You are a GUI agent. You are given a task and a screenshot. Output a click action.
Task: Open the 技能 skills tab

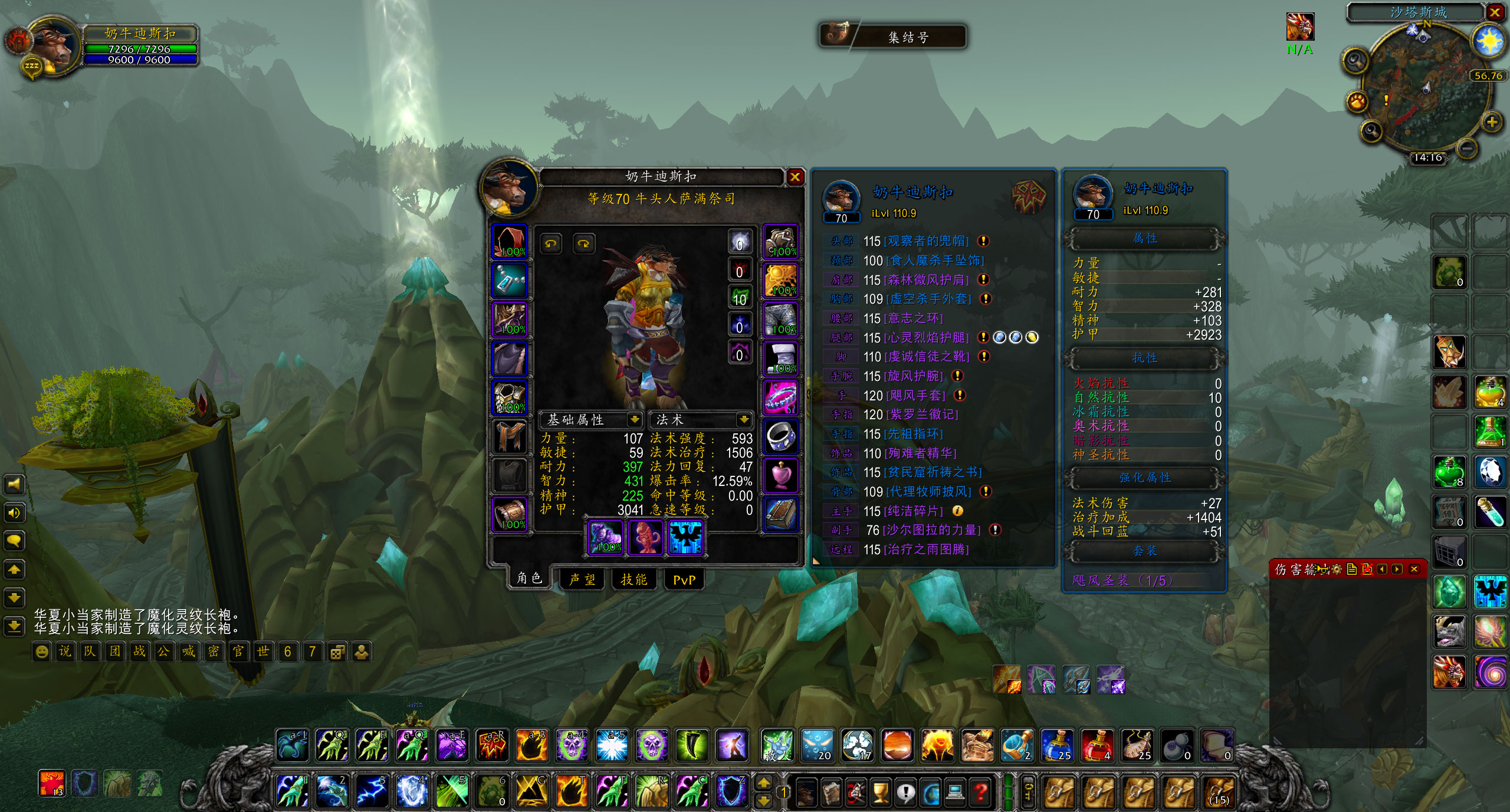pos(633,580)
